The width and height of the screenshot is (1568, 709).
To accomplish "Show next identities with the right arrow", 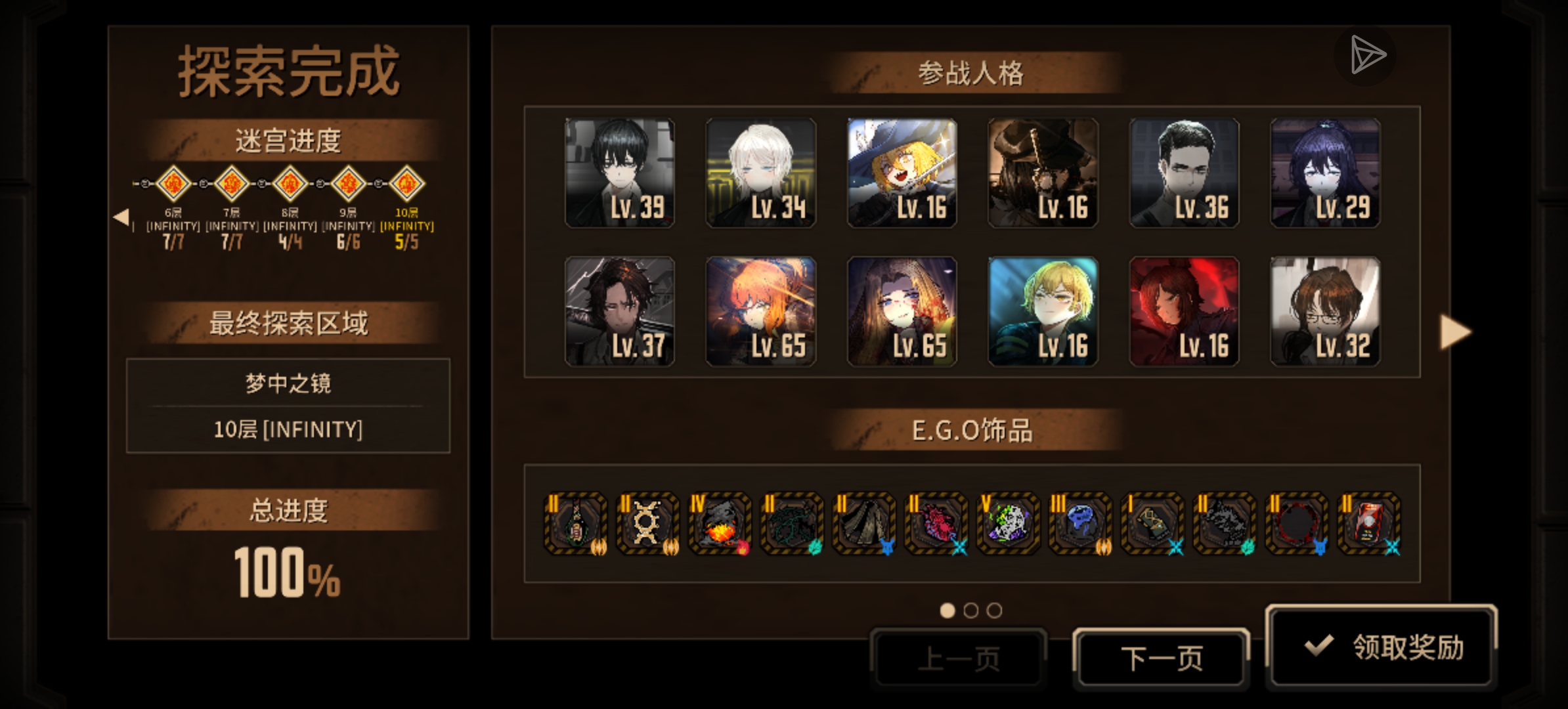I will point(1455,332).
